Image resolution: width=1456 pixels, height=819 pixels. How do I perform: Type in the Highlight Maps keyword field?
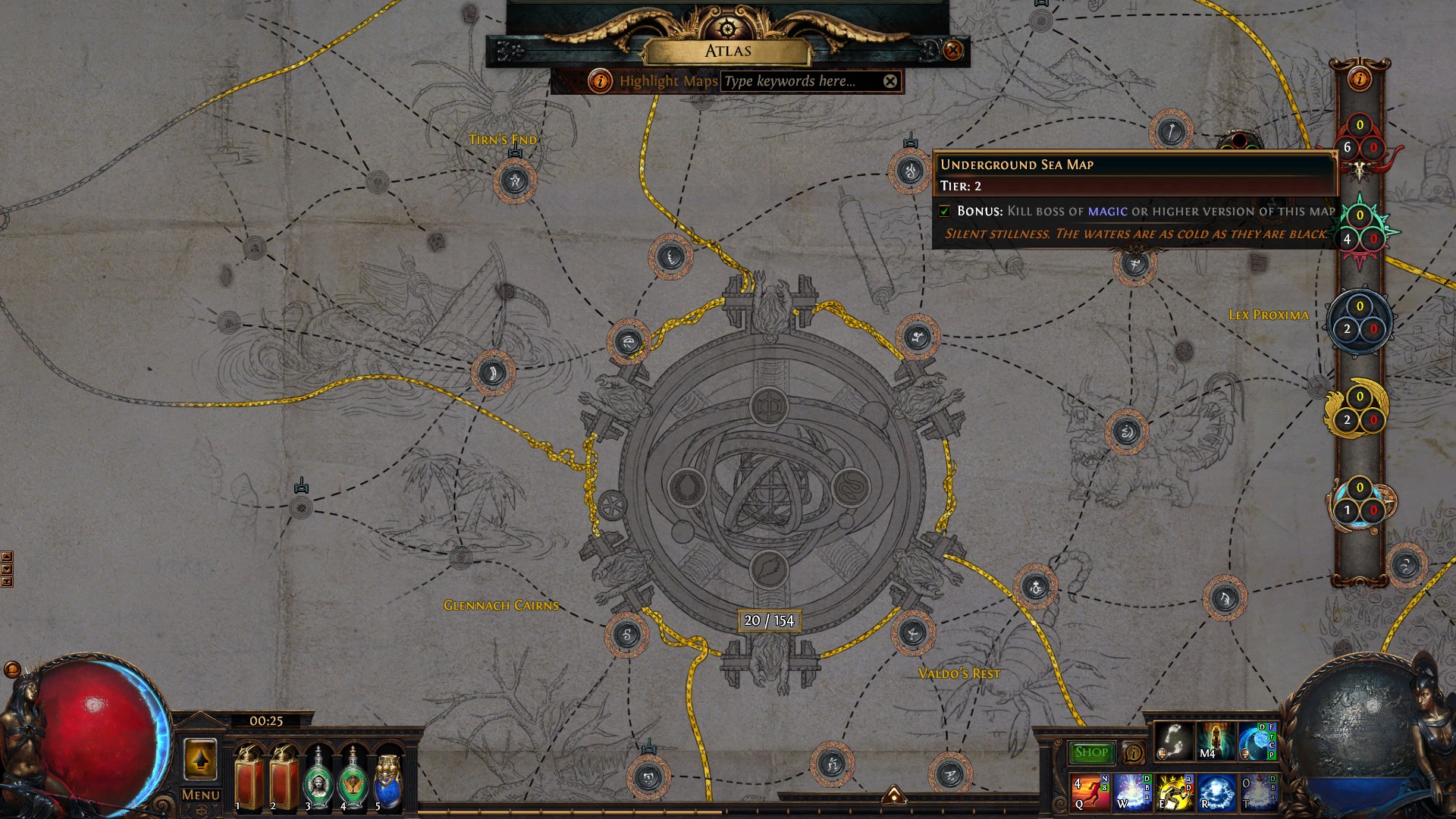pos(800,81)
